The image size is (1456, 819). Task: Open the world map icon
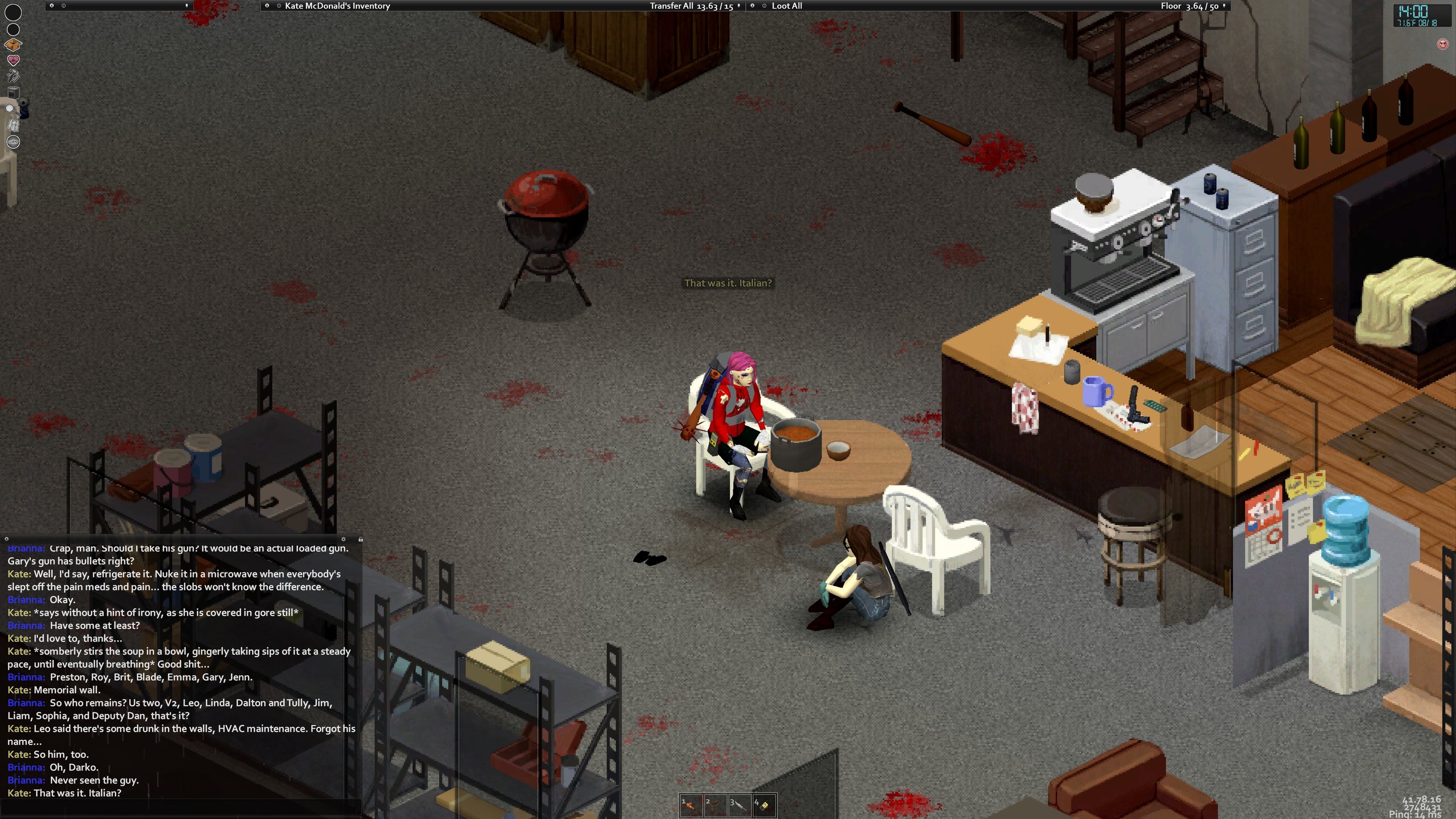pos(13,125)
